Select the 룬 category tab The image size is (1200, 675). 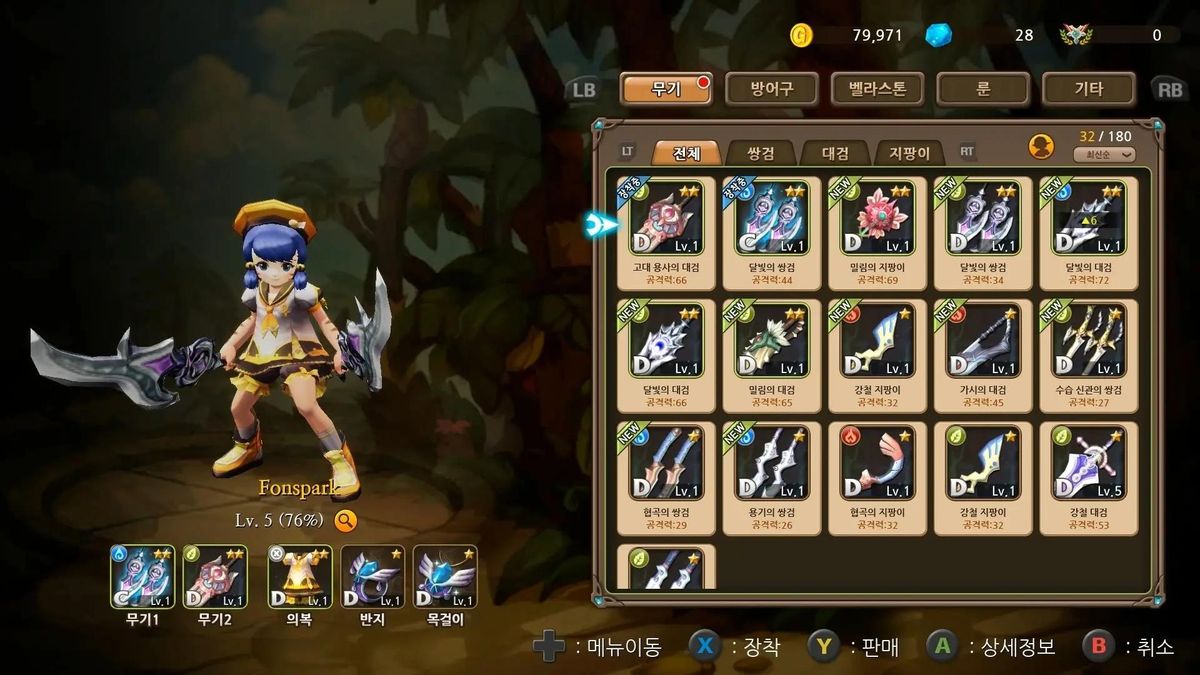tap(983, 89)
